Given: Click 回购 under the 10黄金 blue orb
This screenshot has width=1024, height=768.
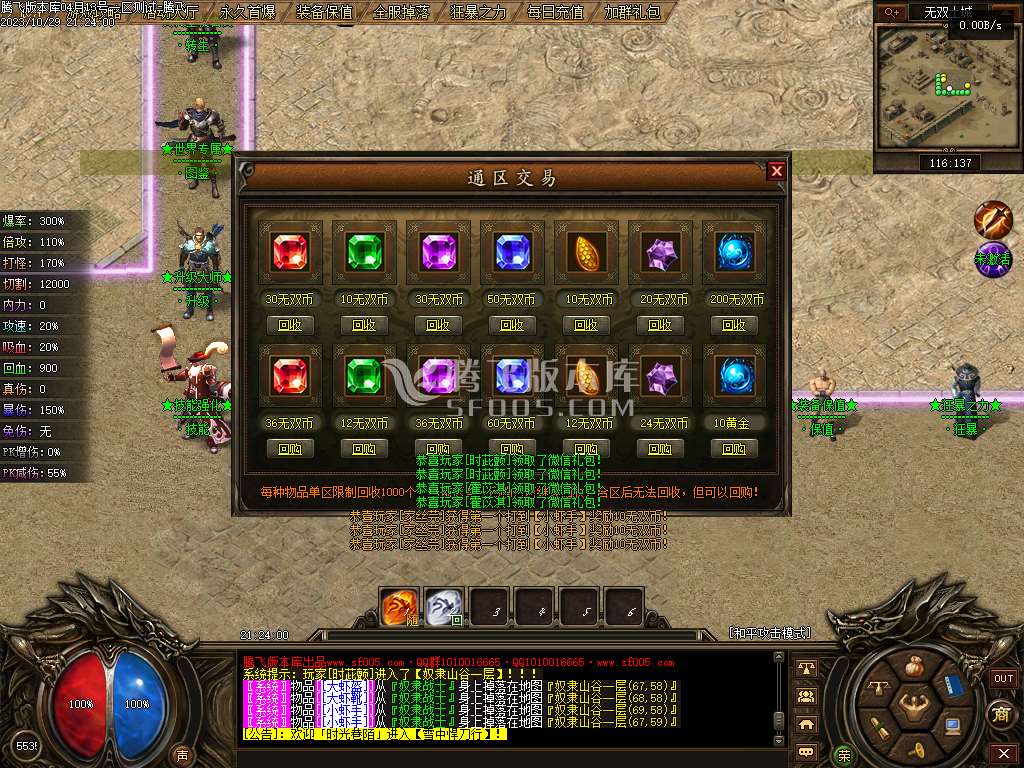Looking at the screenshot, I should [x=734, y=449].
